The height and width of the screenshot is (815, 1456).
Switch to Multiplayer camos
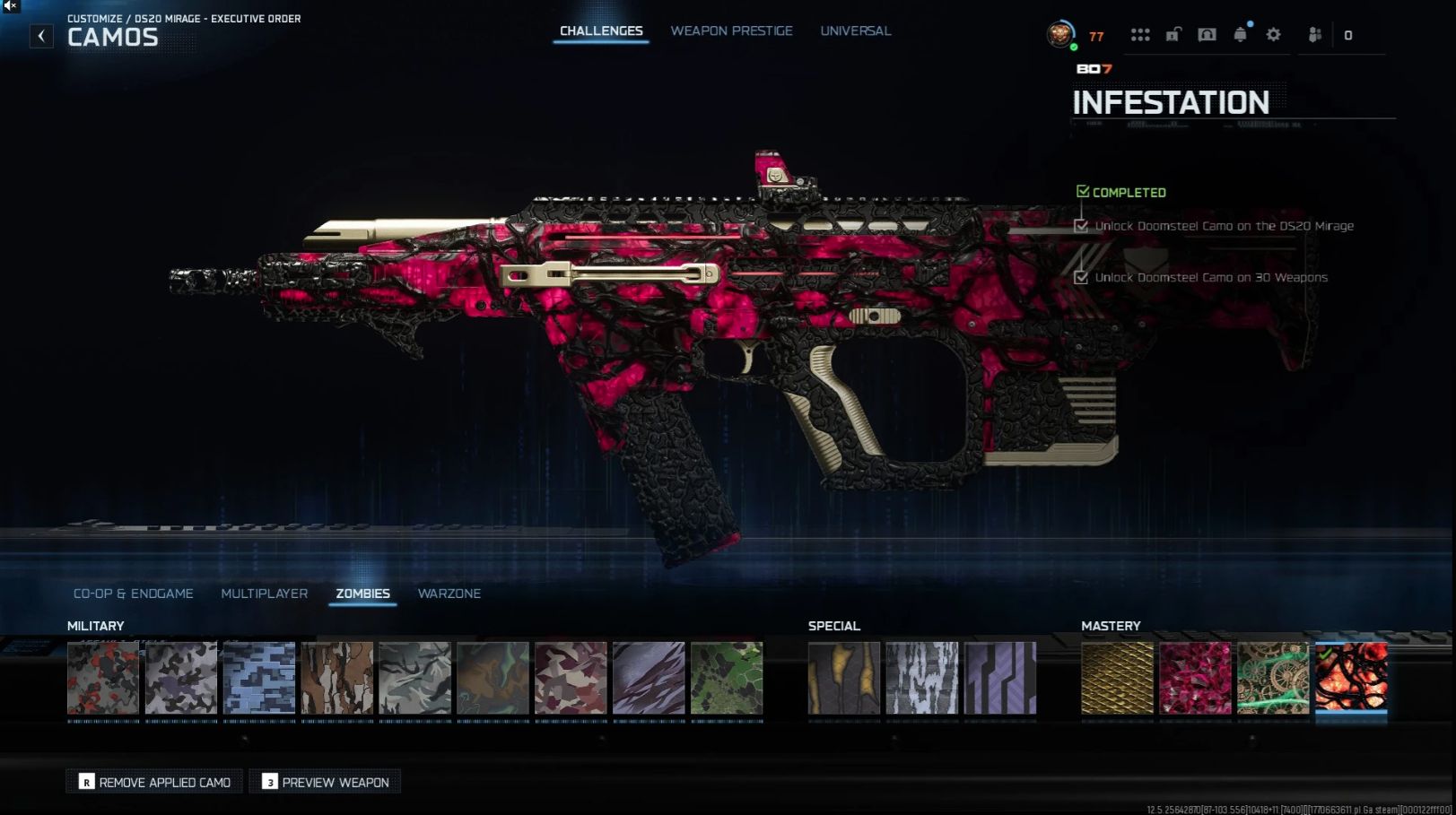pos(265,594)
